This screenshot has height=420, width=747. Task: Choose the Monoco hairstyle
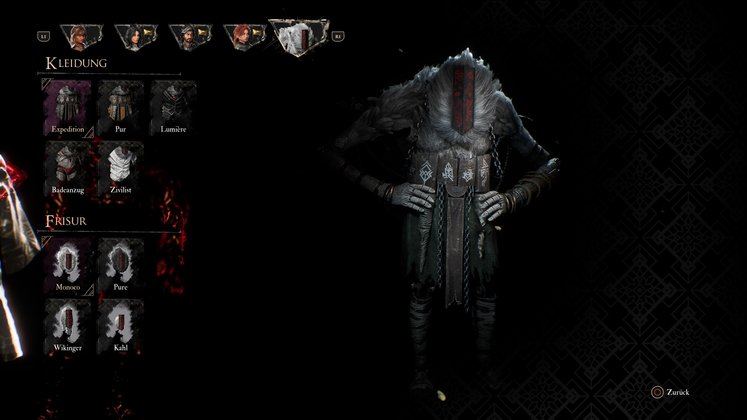67,266
